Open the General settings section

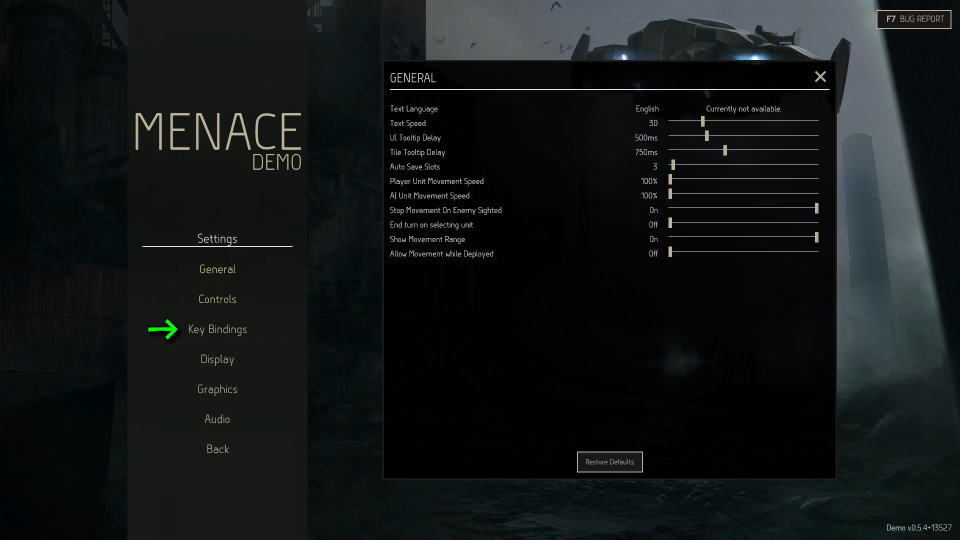pos(217,269)
